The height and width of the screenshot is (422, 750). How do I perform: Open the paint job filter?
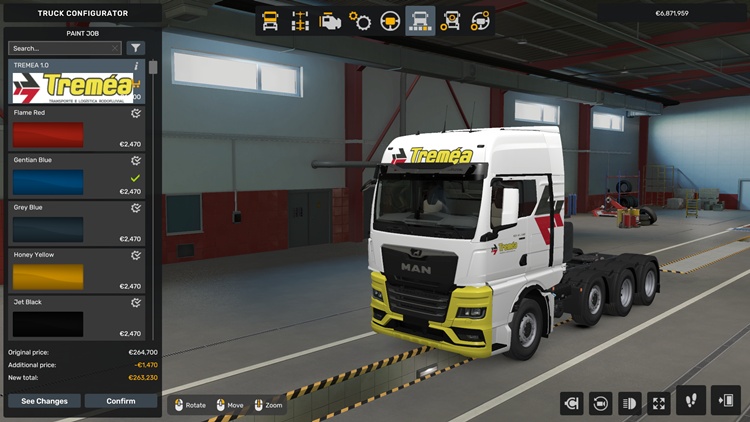pos(136,48)
